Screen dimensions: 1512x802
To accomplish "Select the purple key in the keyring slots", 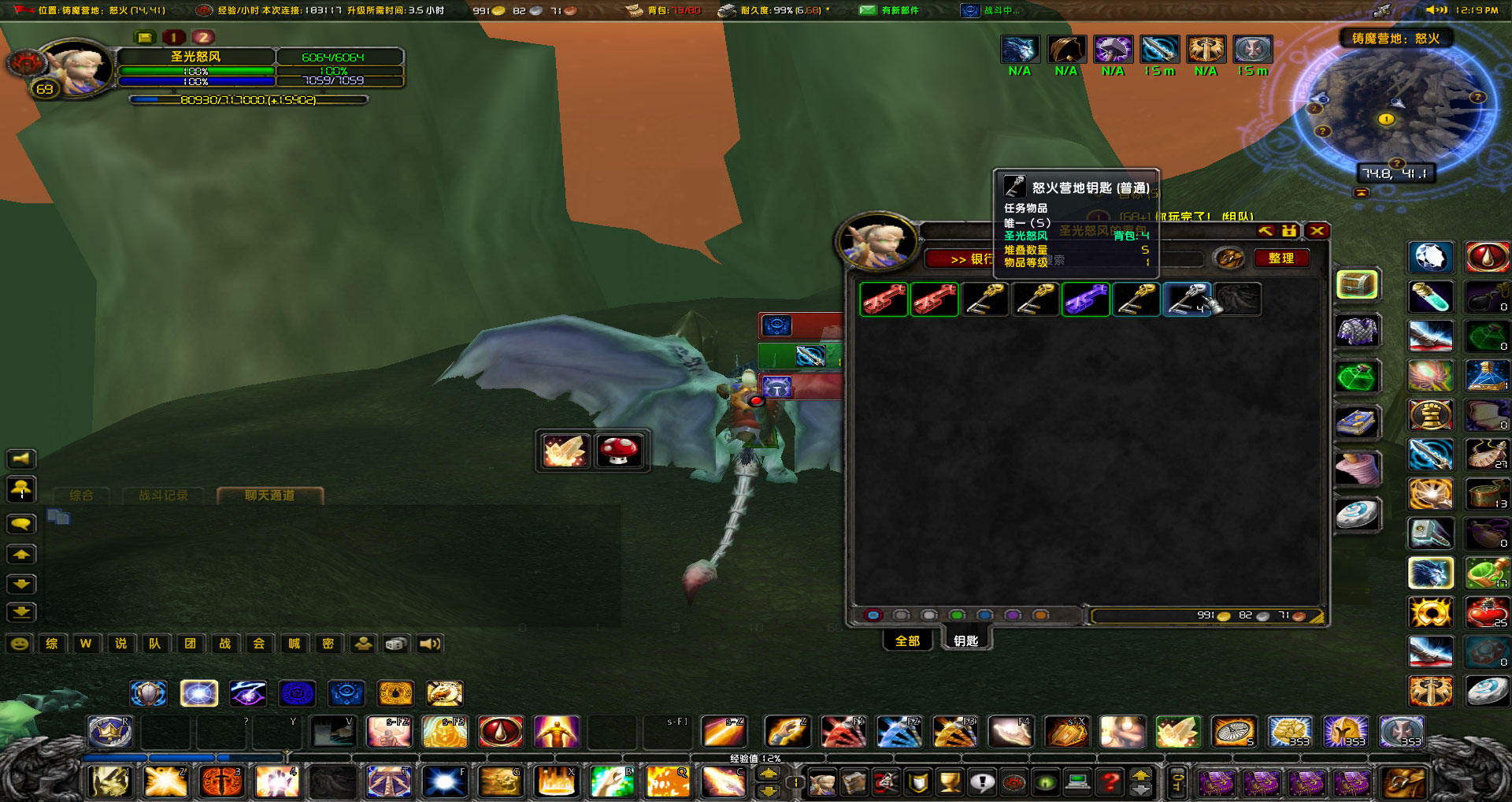I will coord(1086,299).
